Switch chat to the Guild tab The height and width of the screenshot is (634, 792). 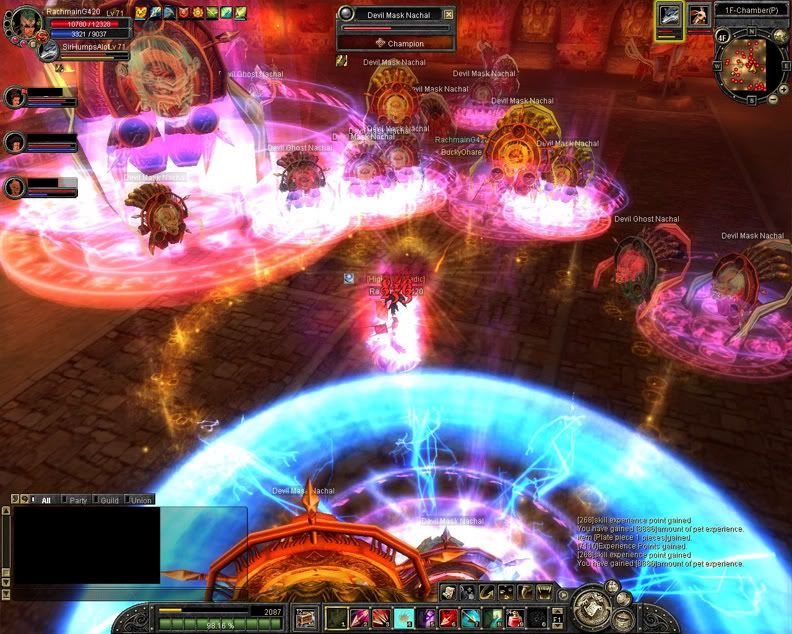108,500
